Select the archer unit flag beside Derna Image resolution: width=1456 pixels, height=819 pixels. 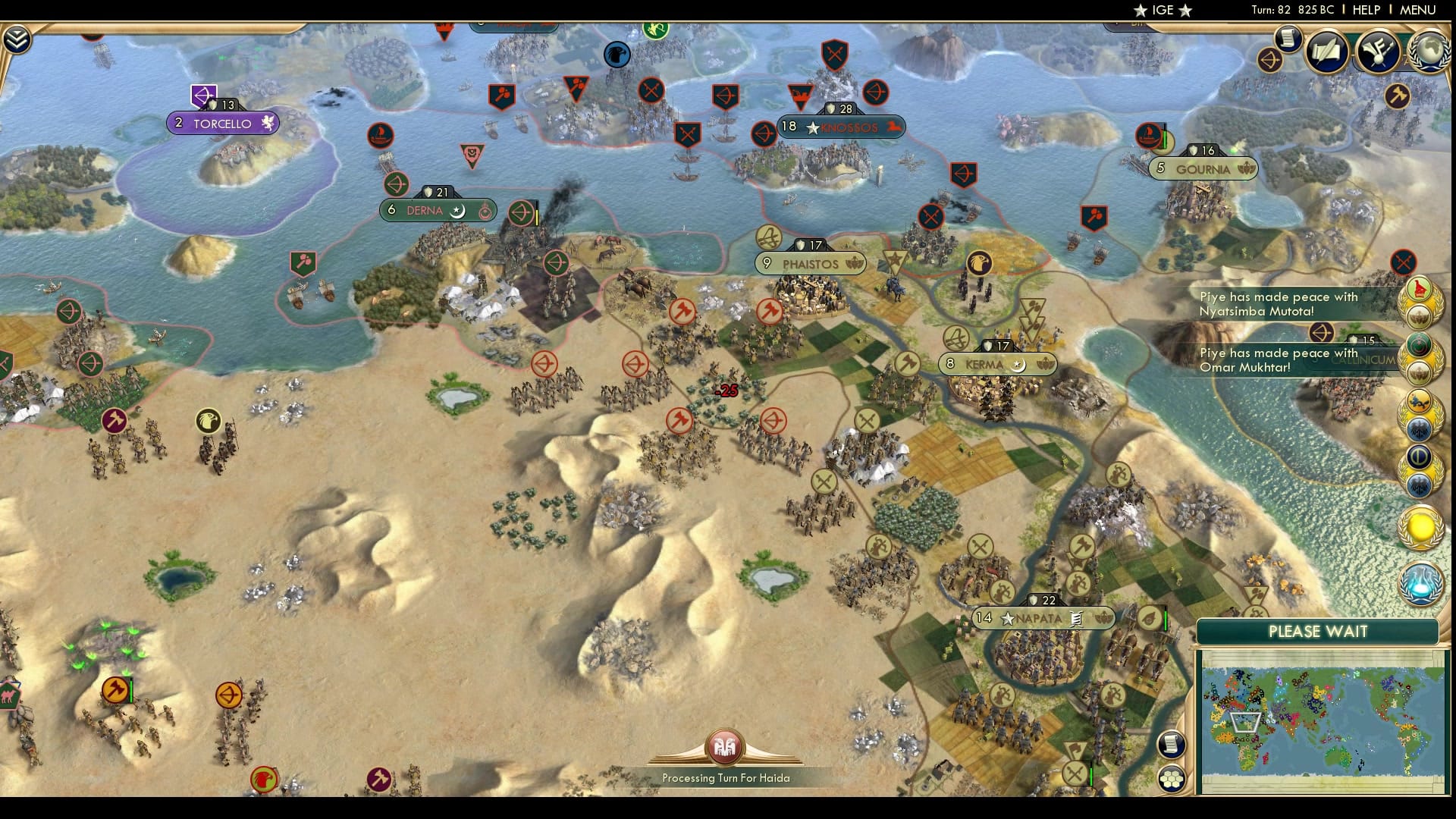point(520,214)
